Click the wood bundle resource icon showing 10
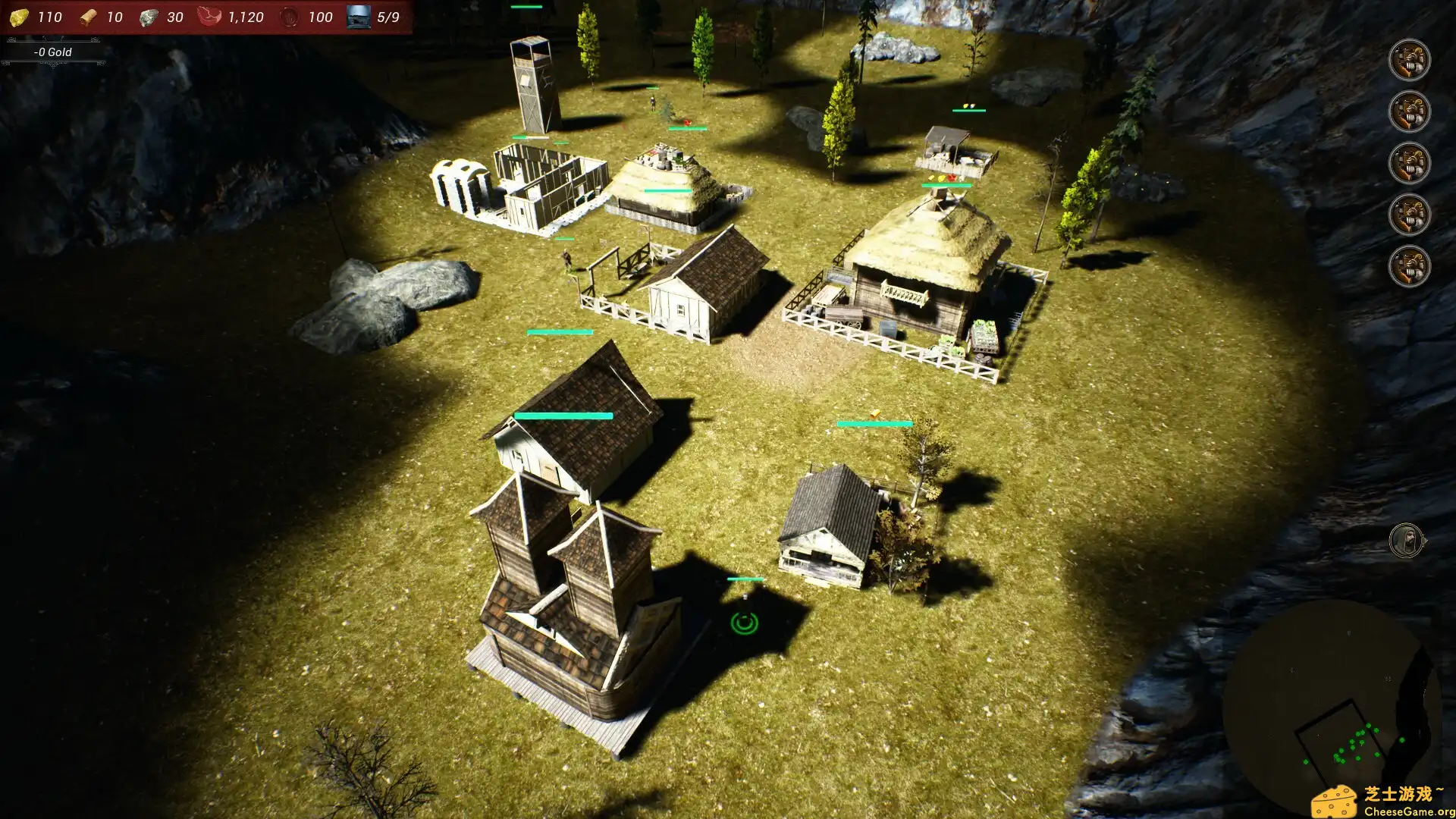Image resolution: width=1456 pixels, height=819 pixels. (89, 17)
